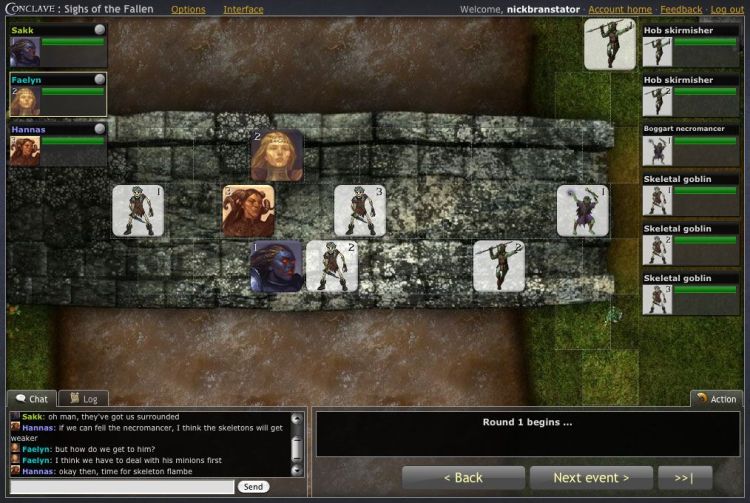This screenshot has height=503, width=750.
Task: Choose Hannas from the party list
Action: (58, 144)
